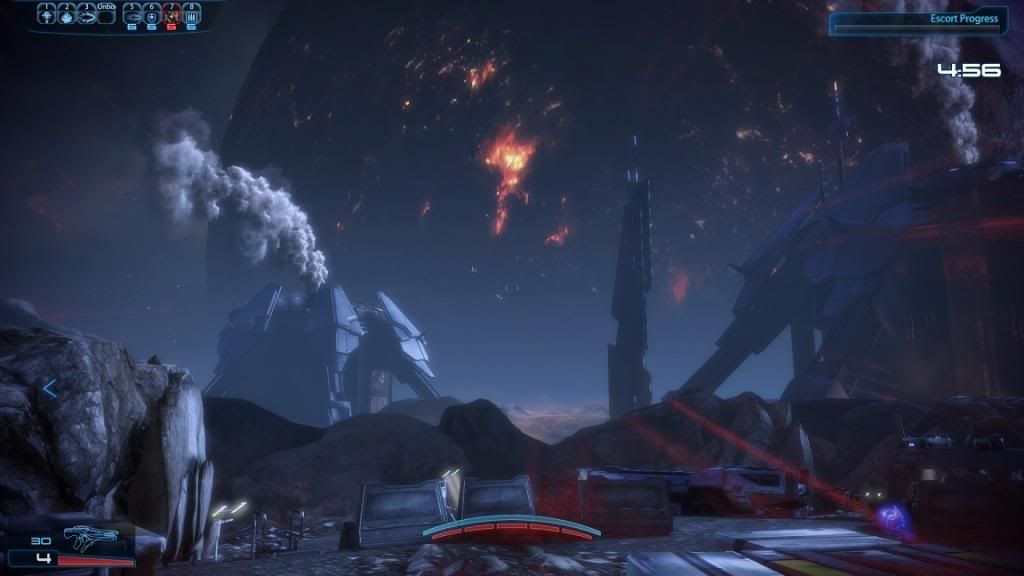Screen dimensions: 1024x576
Task: Activate the power in slot 1
Action: [46, 15]
